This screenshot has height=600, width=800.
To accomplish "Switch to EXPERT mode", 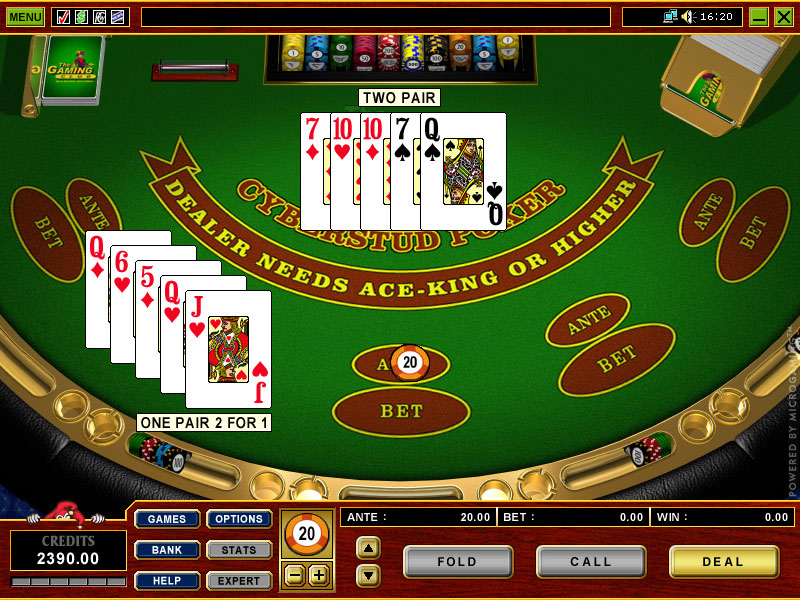I will [x=239, y=580].
